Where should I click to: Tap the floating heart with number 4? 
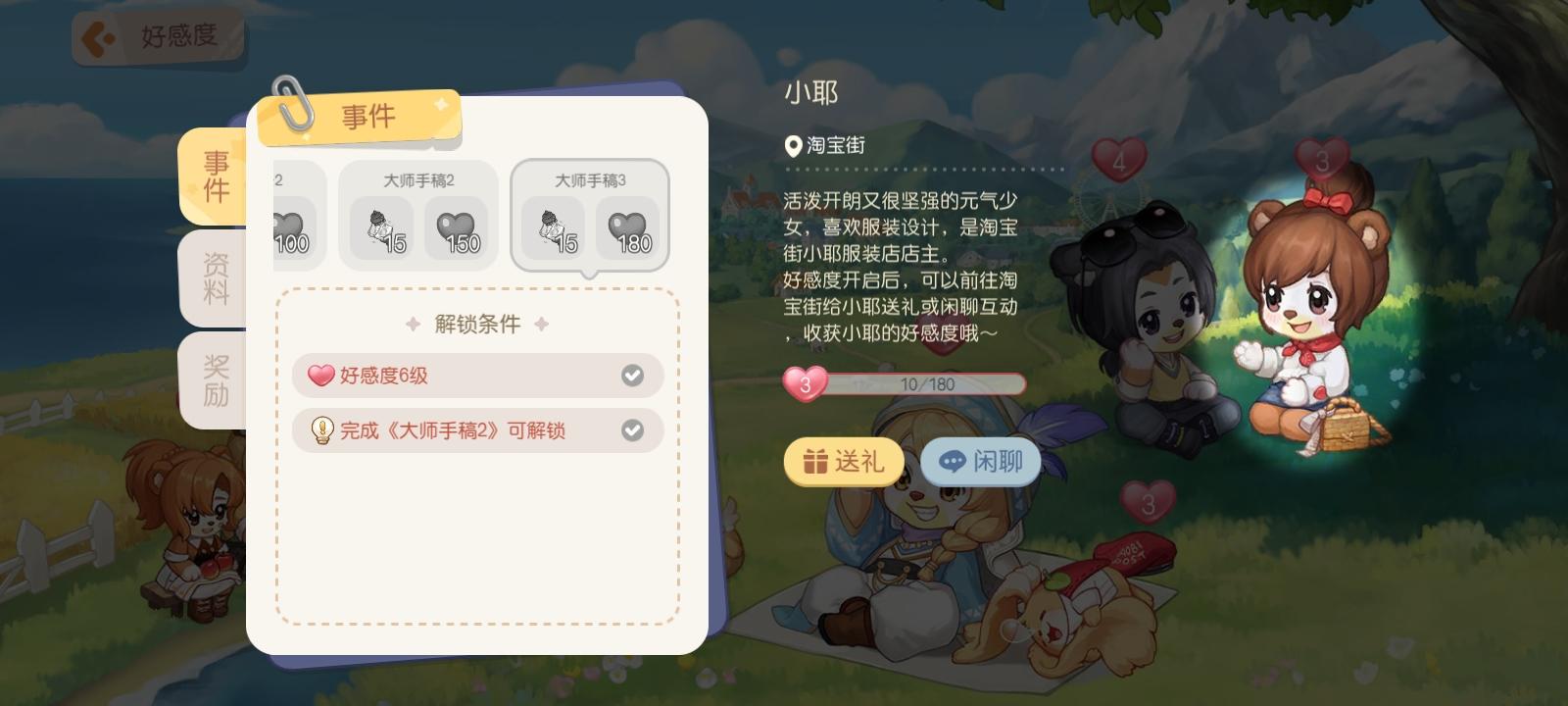click(x=1117, y=160)
